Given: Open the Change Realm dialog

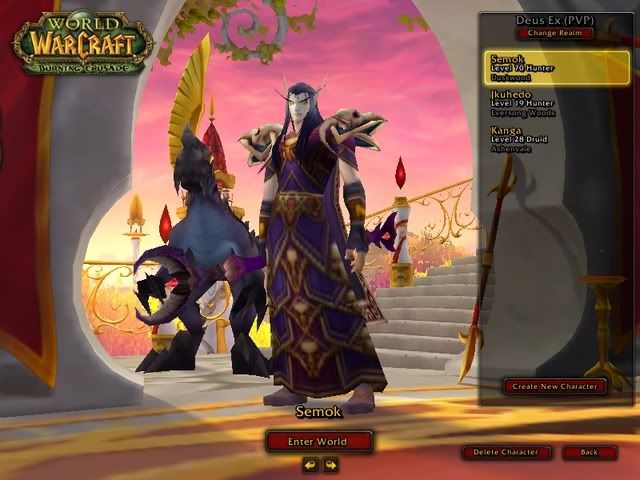Looking at the screenshot, I should point(555,33).
